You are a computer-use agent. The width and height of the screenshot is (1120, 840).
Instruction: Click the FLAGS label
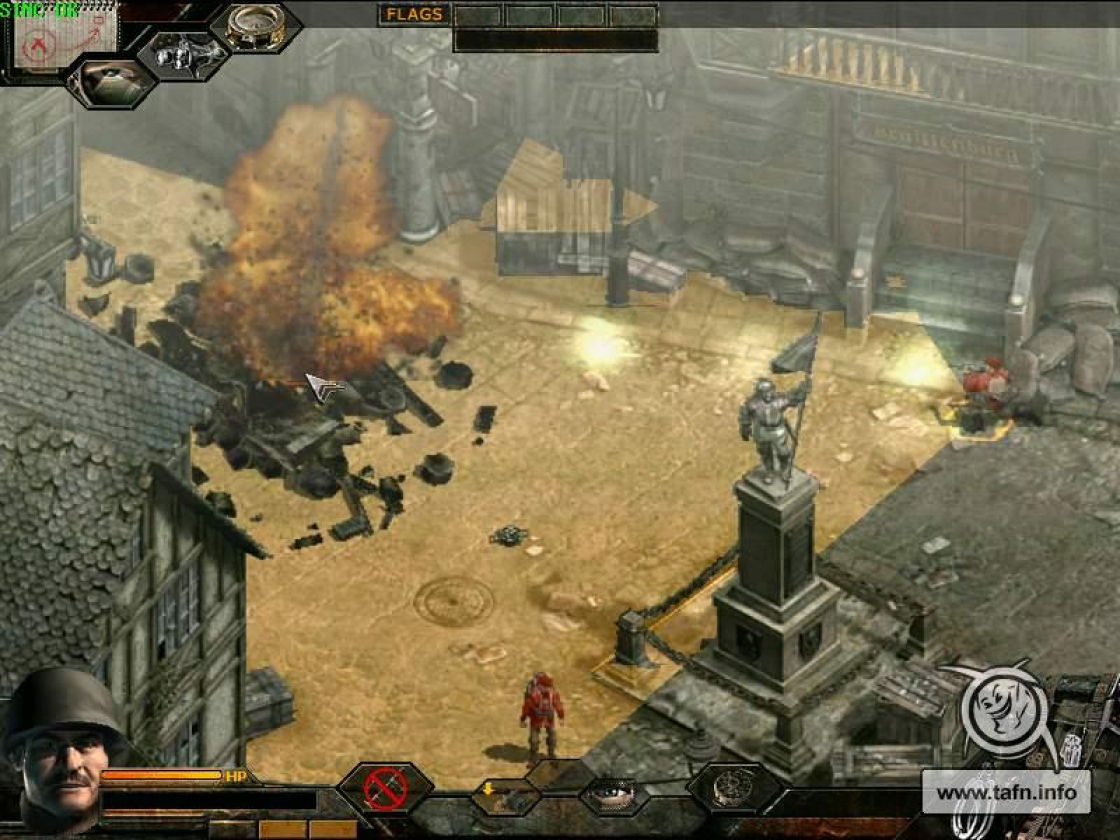pos(412,15)
